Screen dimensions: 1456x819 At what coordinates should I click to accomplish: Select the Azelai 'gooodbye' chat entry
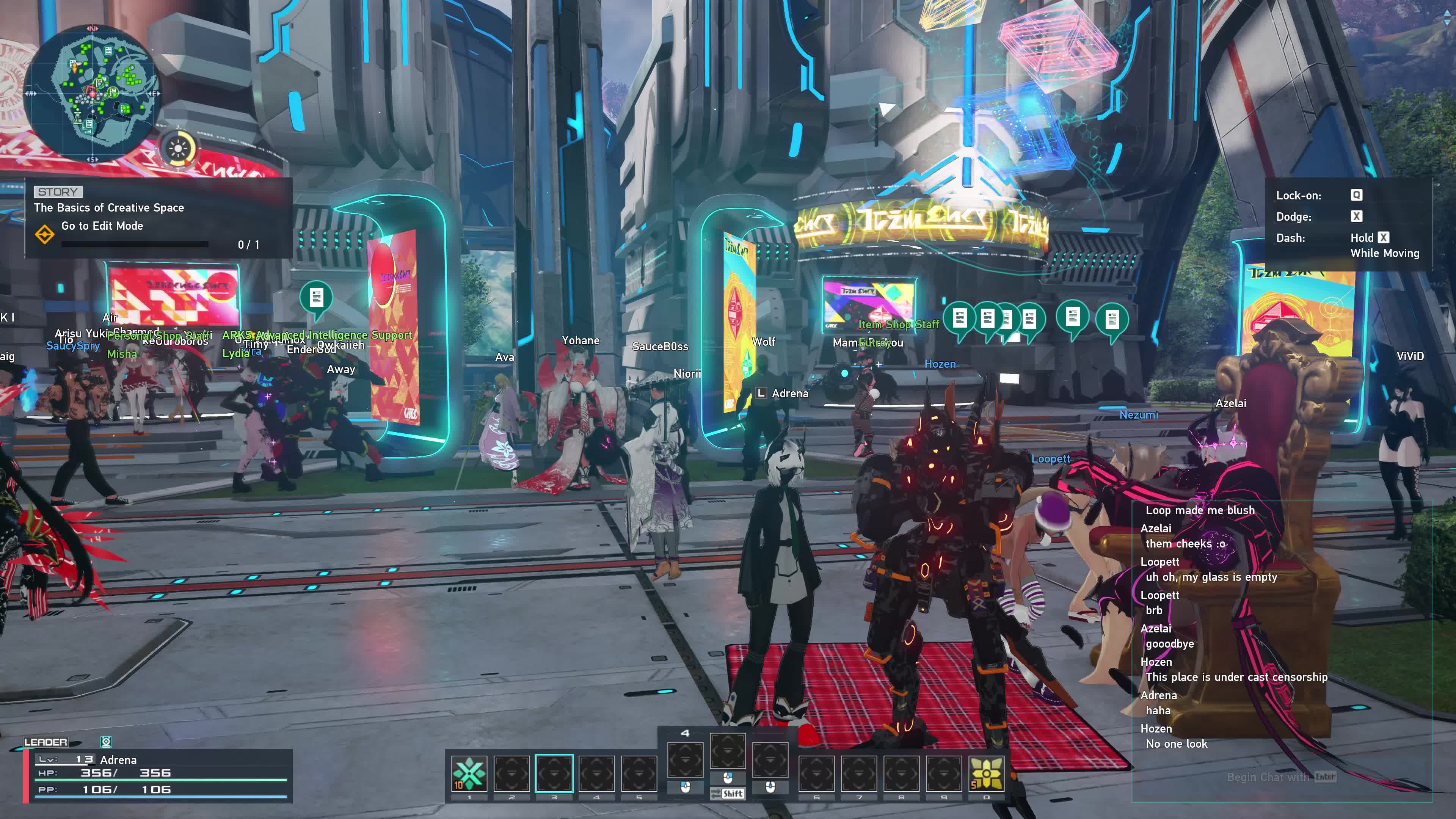(x=1169, y=644)
